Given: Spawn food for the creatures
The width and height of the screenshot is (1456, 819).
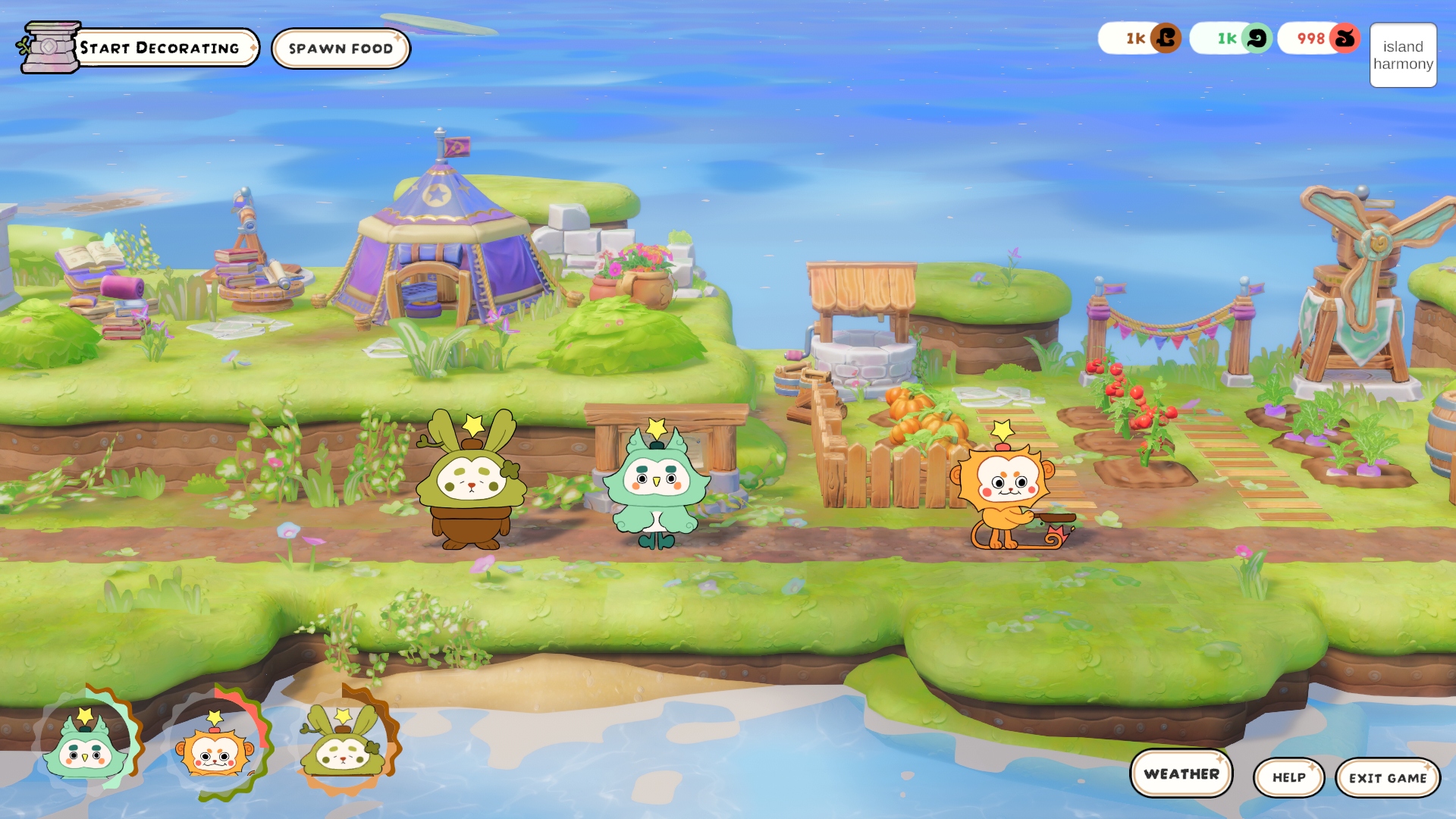Looking at the screenshot, I should click(x=340, y=49).
